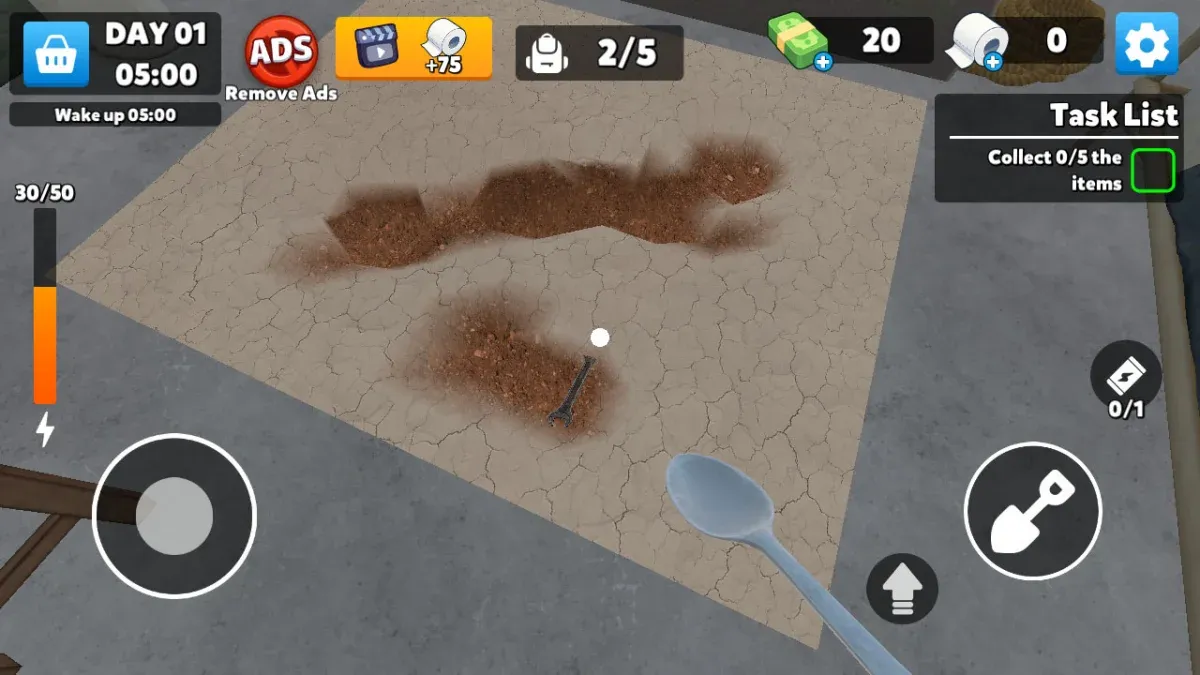Image resolution: width=1200 pixels, height=675 pixels.
Task: Watch video for +75 toilet paper
Action: (x=413, y=47)
